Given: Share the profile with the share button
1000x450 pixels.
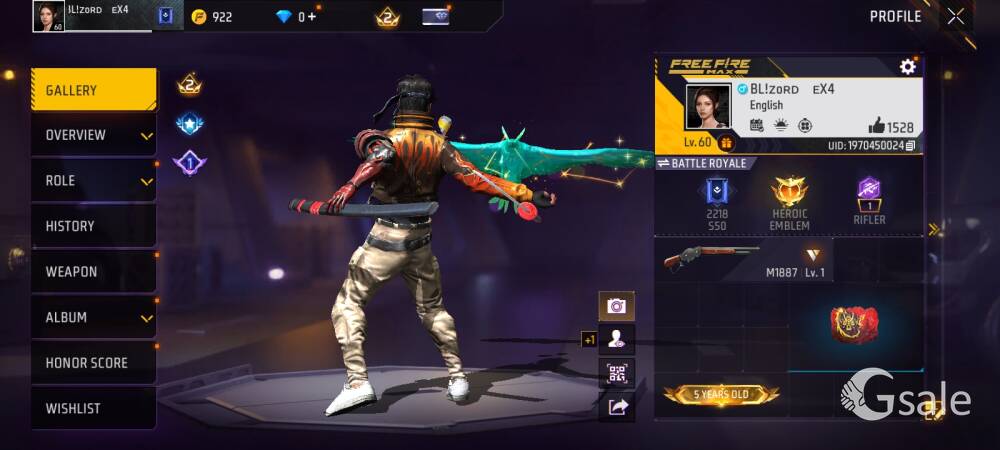Looking at the screenshot, I should click(616, 406).
